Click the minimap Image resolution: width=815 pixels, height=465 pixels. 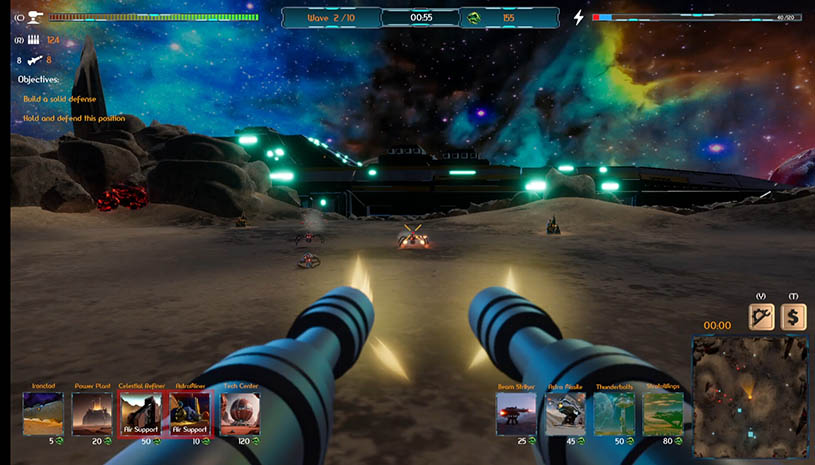click(749, 396)
